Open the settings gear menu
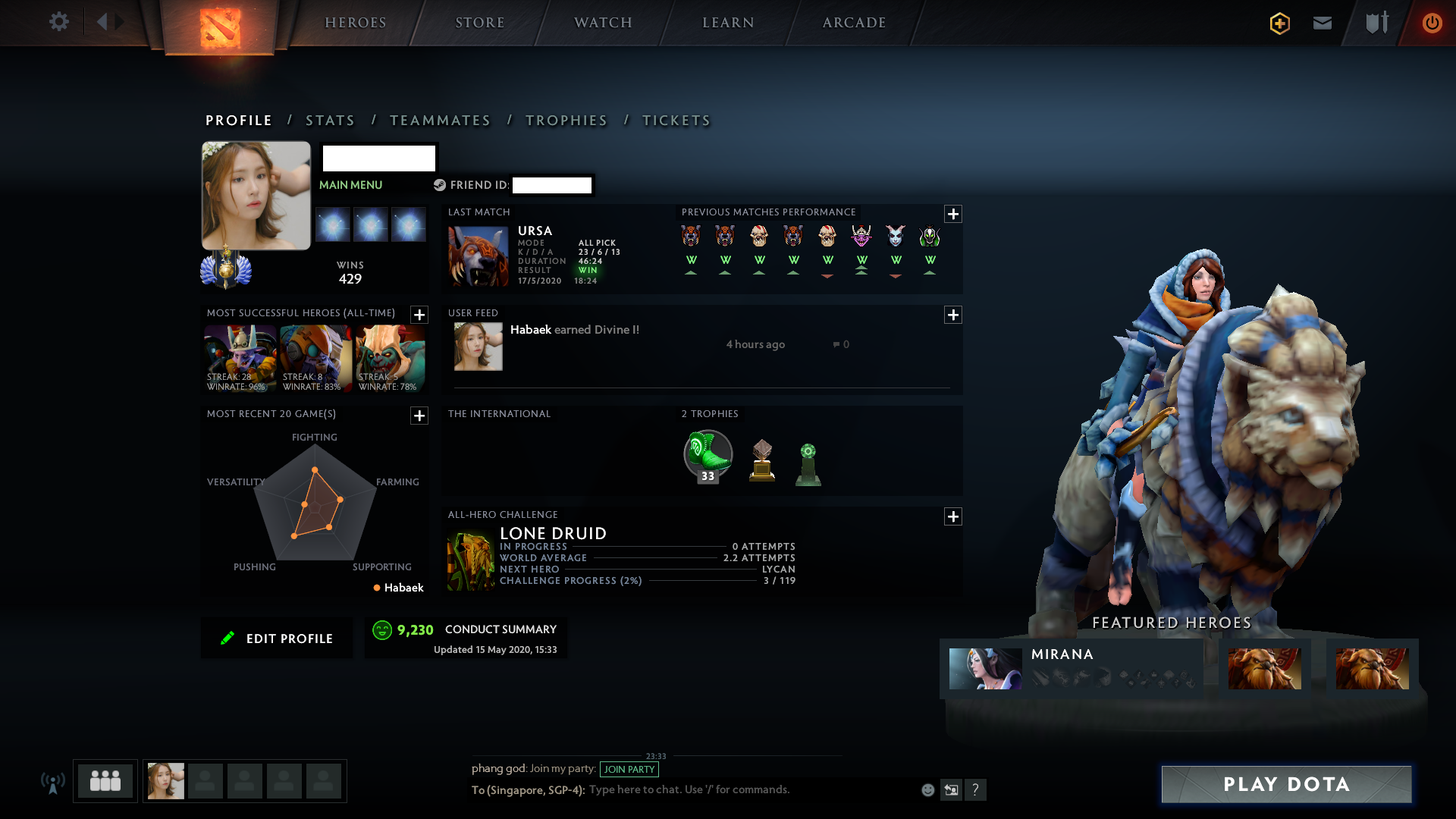1456x819 pixels. 58,22
